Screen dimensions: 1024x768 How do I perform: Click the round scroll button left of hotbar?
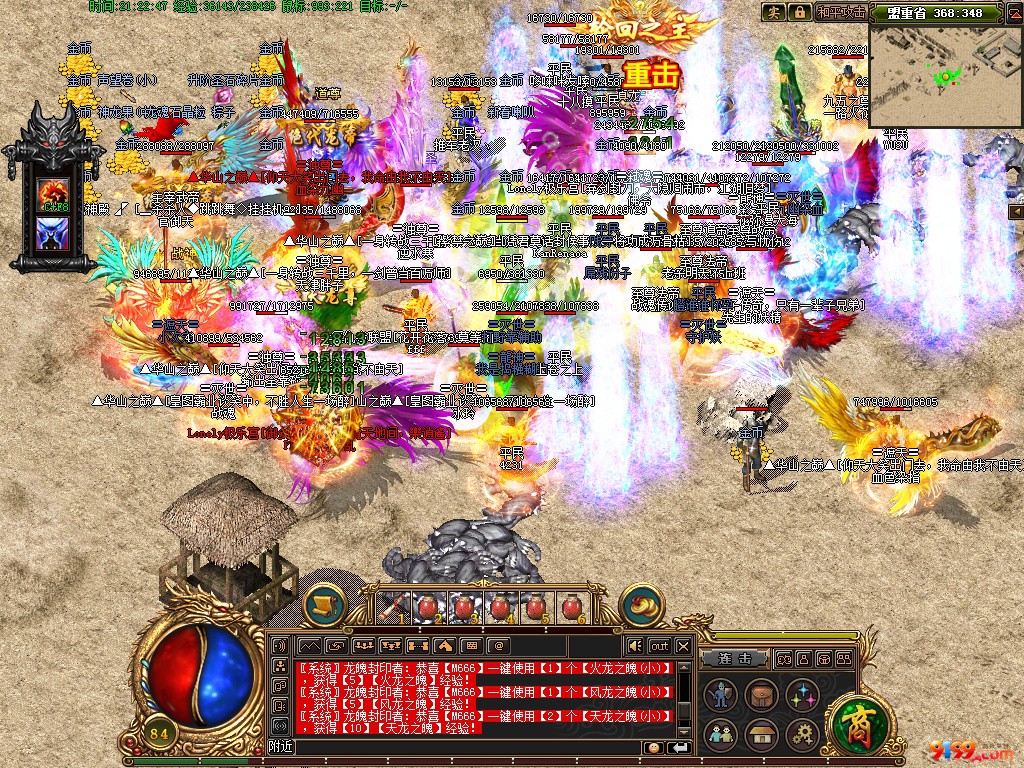click(x=324, y=605)
